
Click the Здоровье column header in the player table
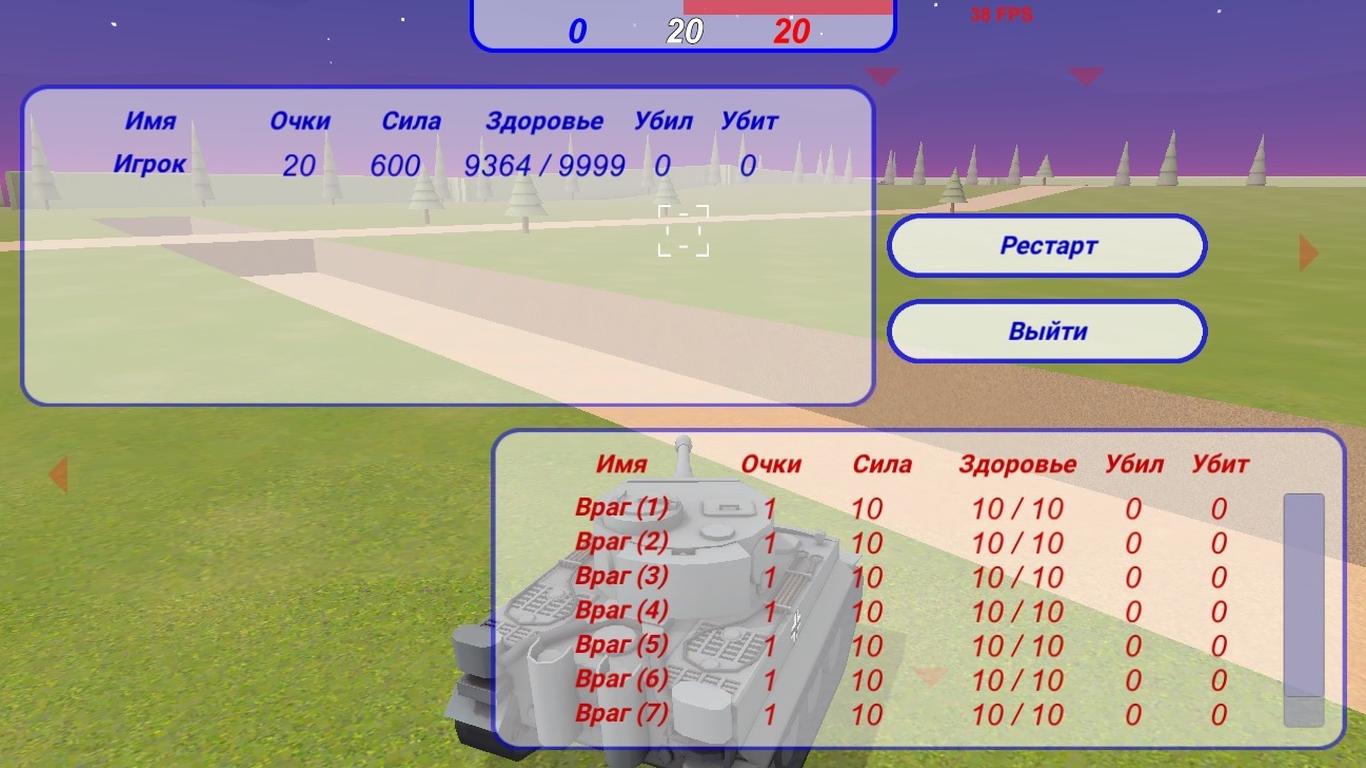(x=544, y=121)
